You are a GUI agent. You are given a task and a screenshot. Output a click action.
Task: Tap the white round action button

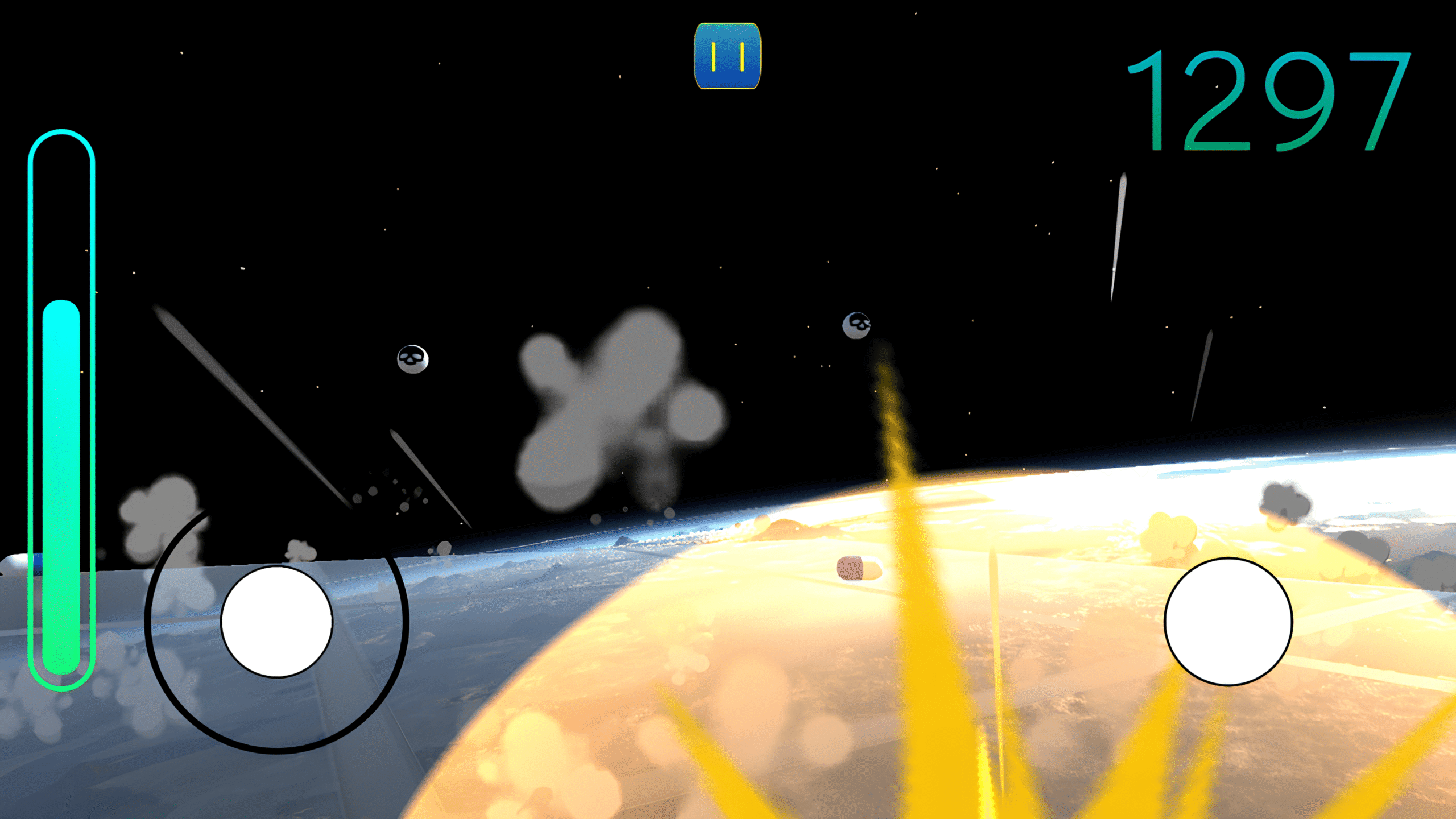point(1228,621)
